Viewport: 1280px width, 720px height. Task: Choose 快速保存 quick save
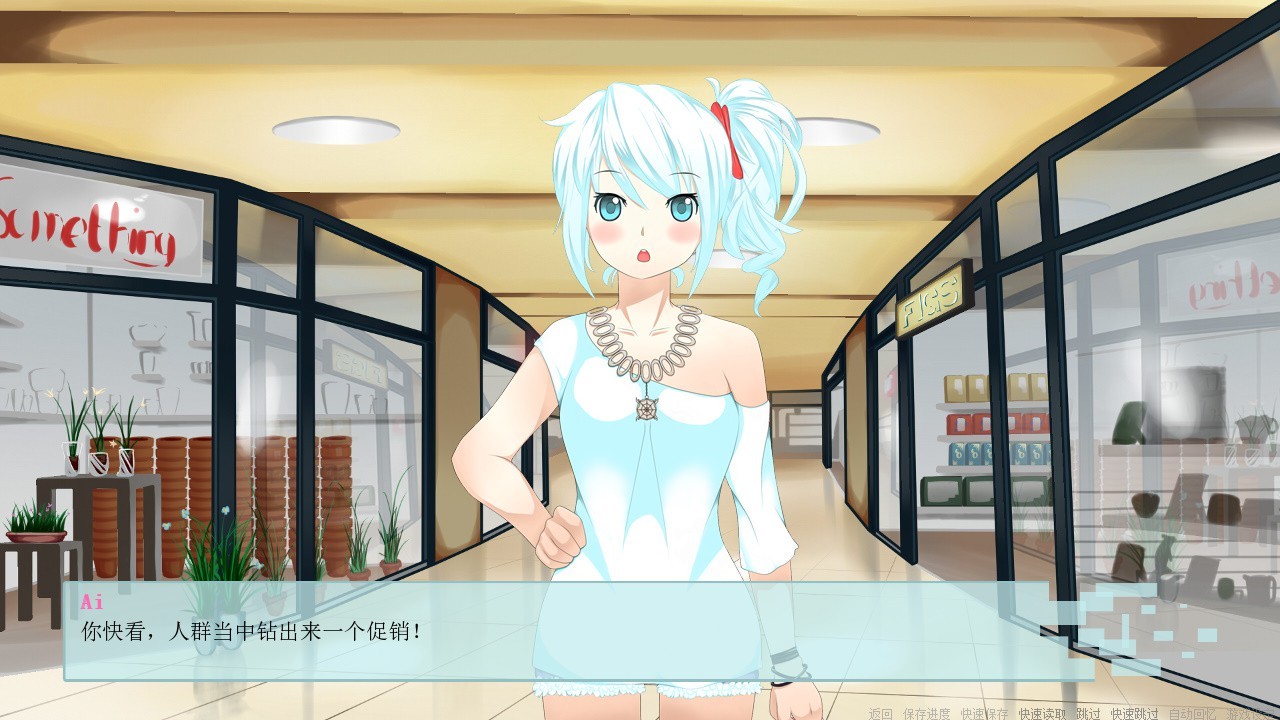pyautogui.click(x=984, y=713)
